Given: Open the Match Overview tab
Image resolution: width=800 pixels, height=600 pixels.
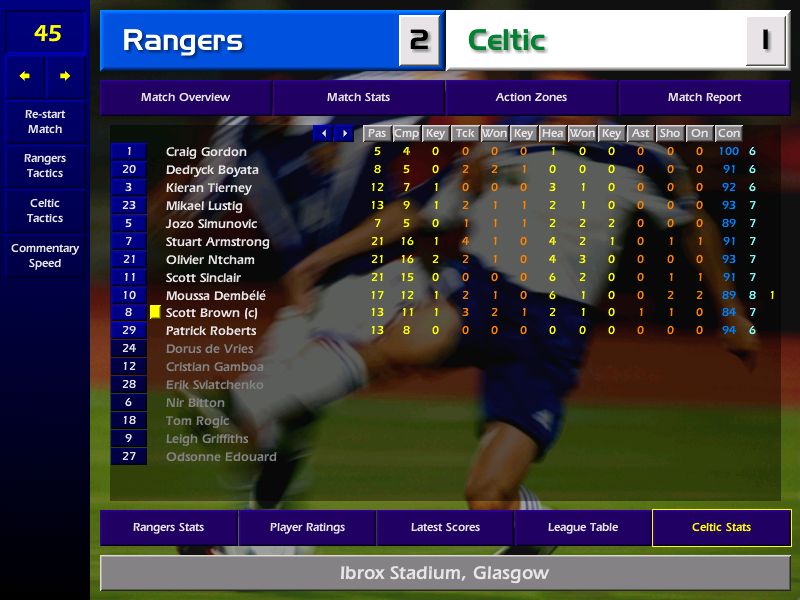Looking at the screenshot, I should coord(185,97).
